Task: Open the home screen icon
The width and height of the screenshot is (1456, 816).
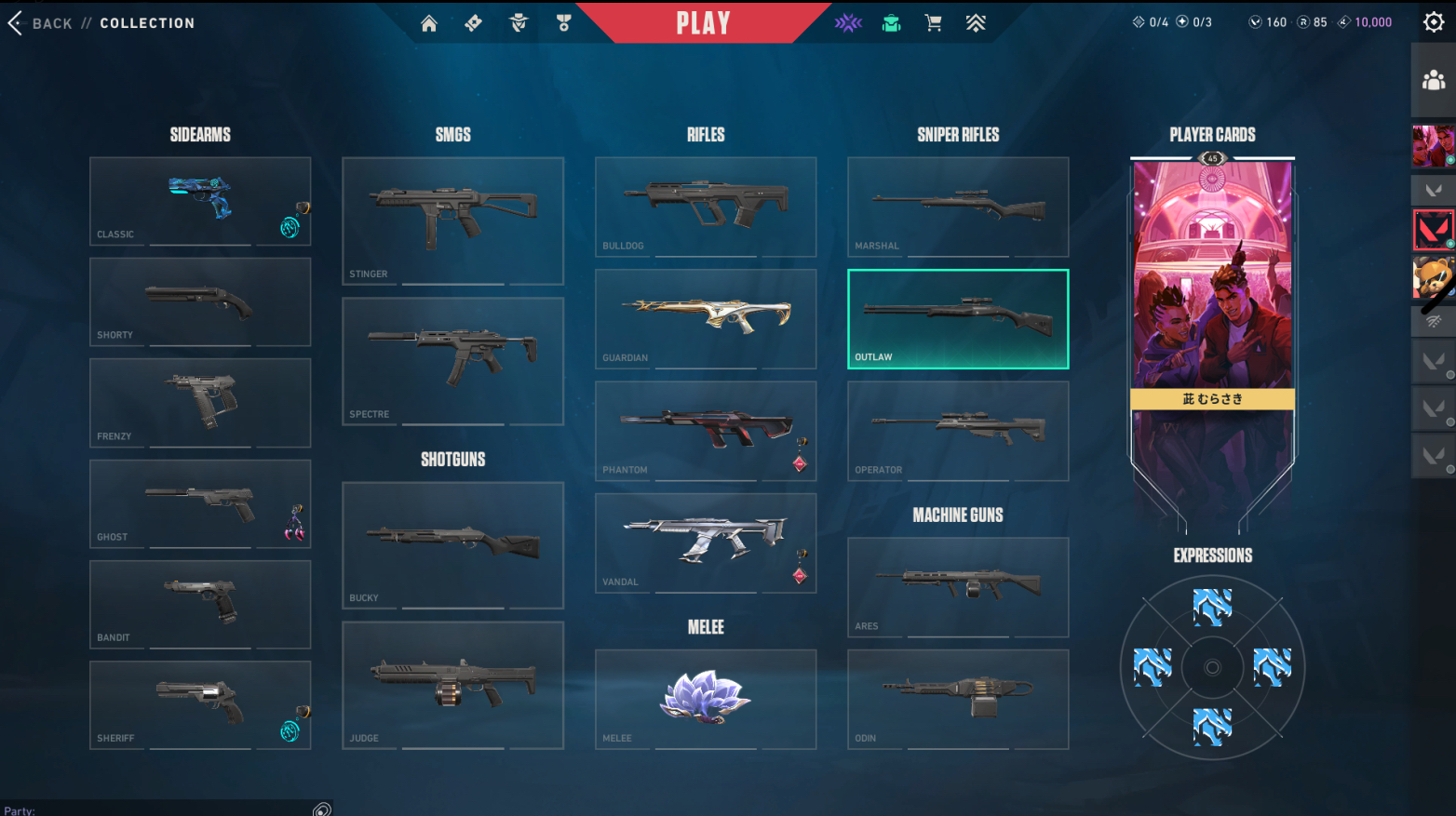Action: pos(429,23)
